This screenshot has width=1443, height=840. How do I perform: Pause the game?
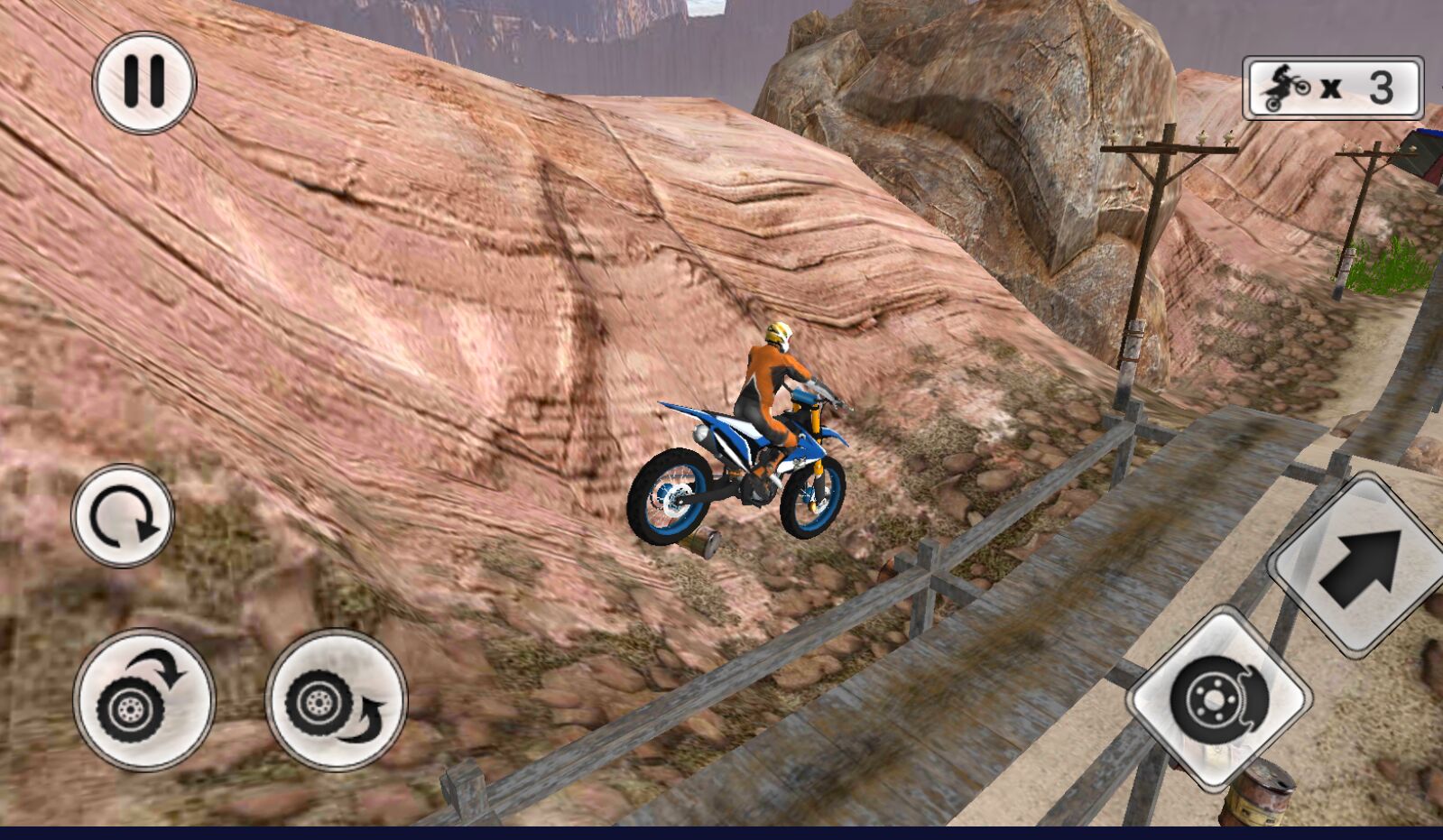pos(144,83)
